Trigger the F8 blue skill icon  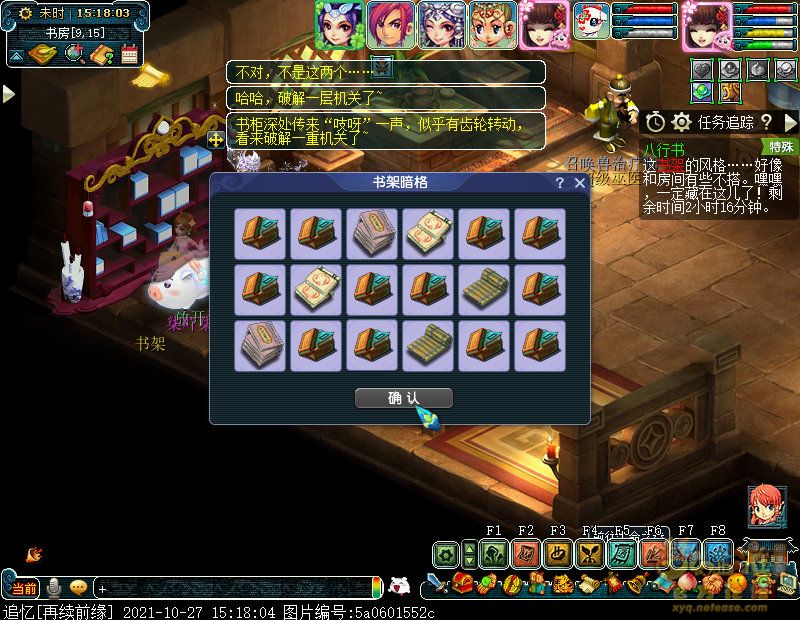718,553
